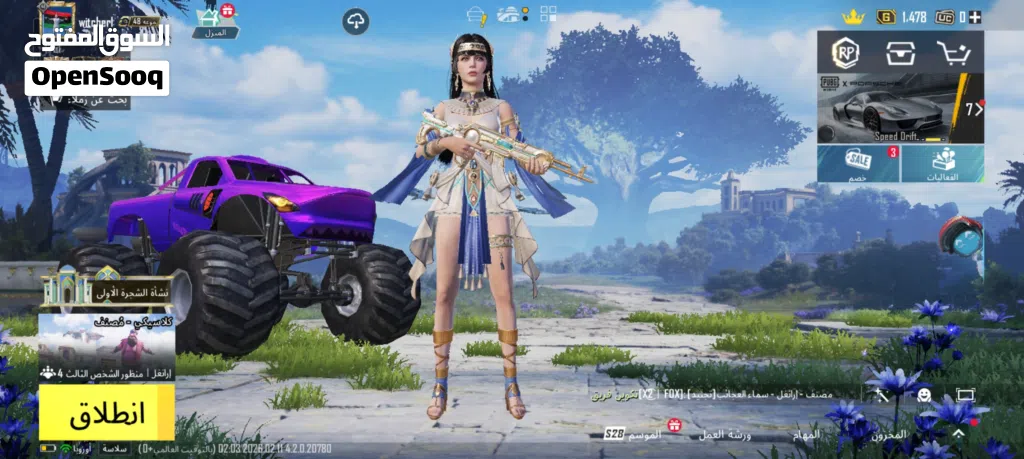Open the classic mode selection thumbnail

point(107,340)
